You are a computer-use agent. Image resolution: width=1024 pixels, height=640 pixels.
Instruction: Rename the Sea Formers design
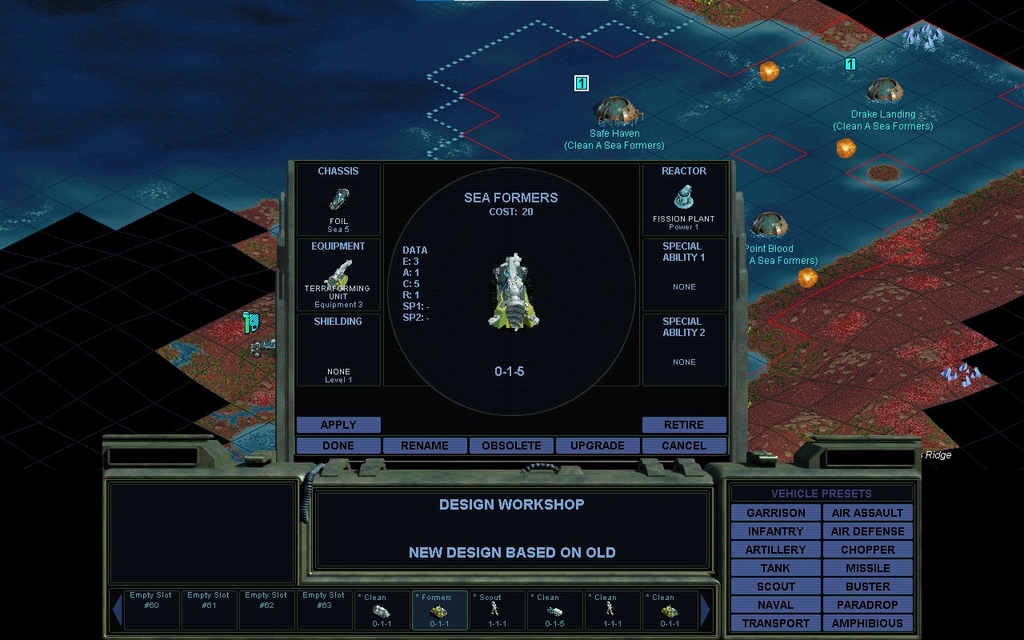pyautogui.click(x=424, y=445)
